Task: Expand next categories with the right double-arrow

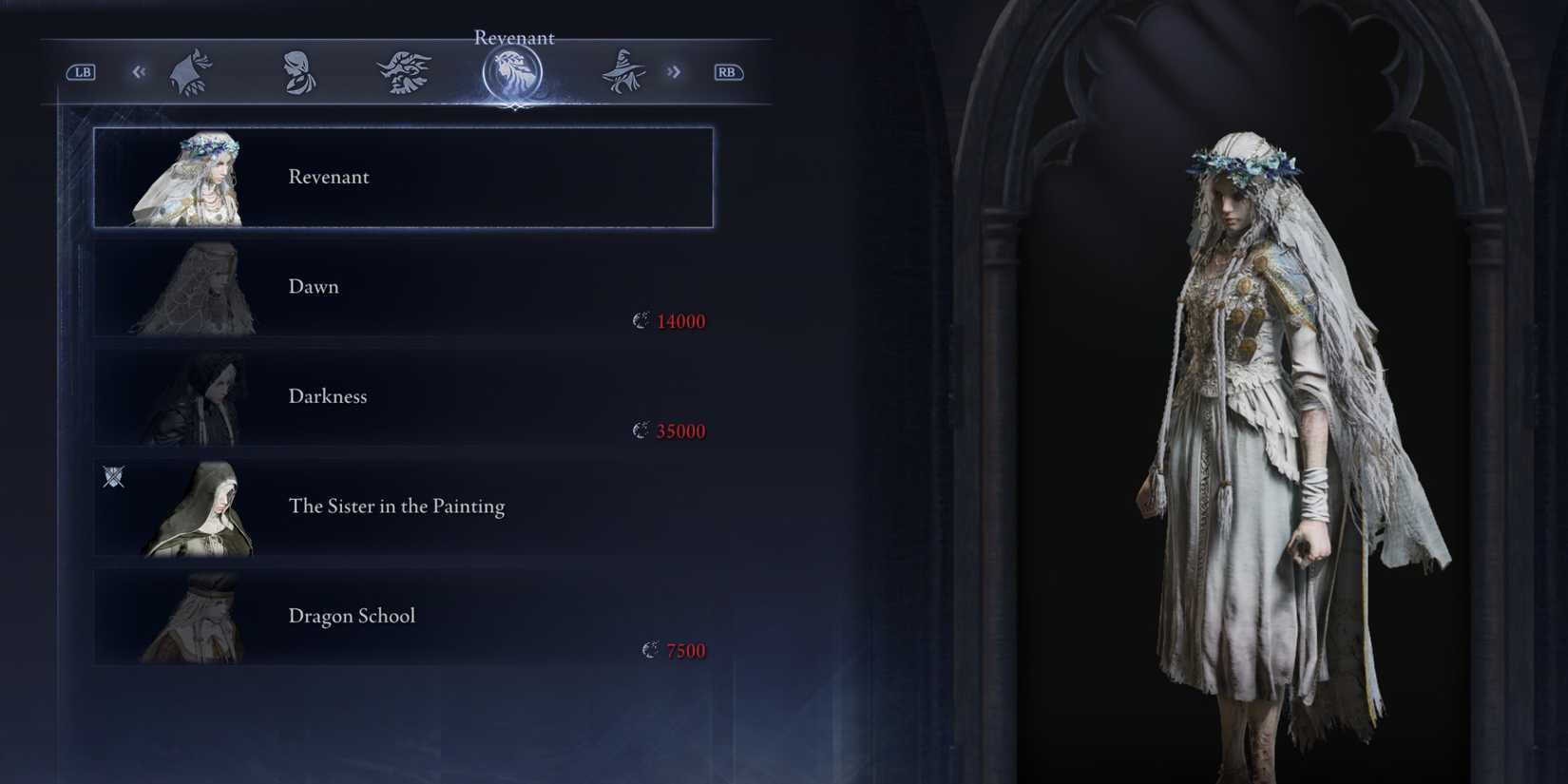Action: (675, 71)
